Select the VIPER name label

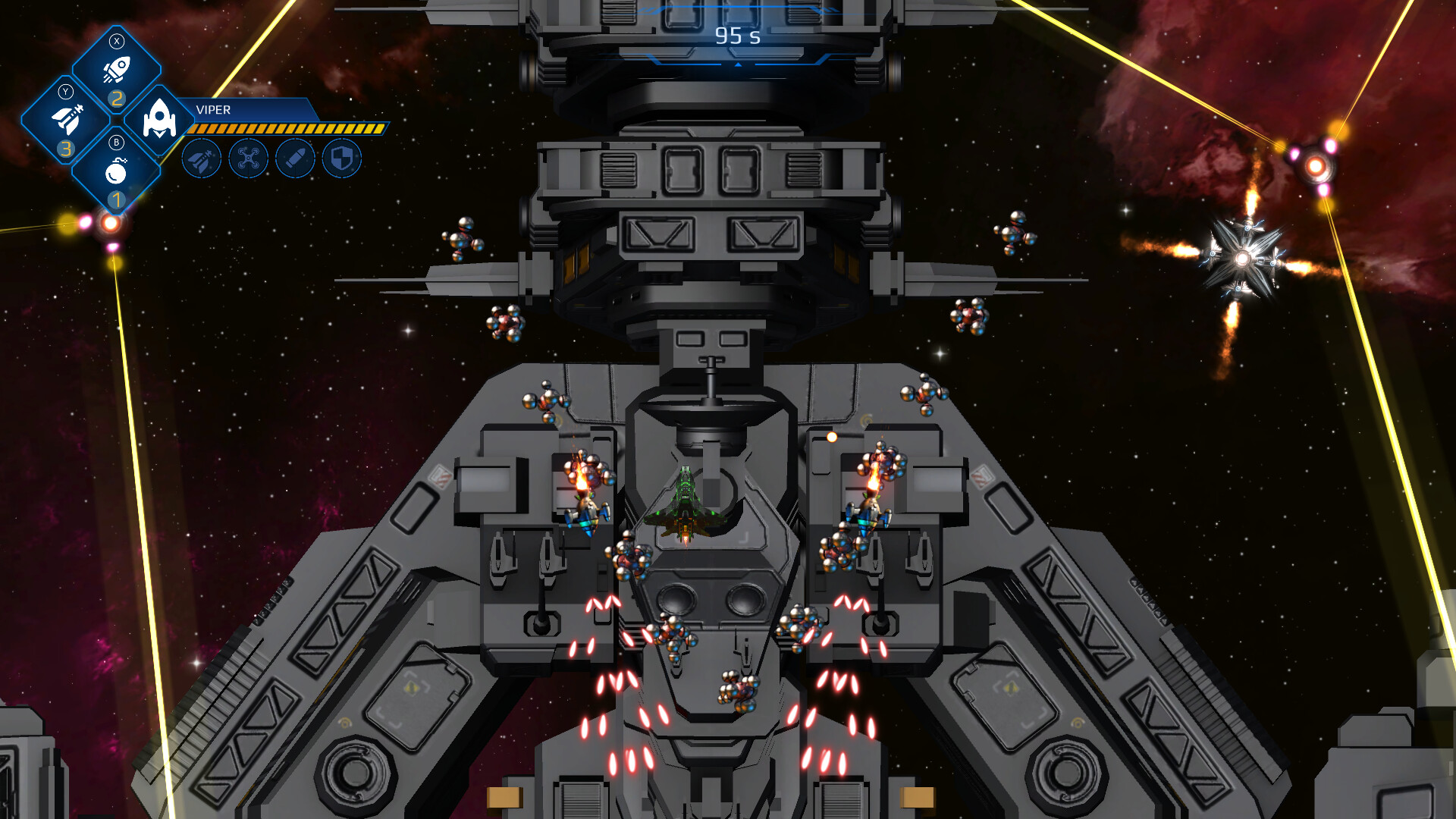click(x=215, y=109)
